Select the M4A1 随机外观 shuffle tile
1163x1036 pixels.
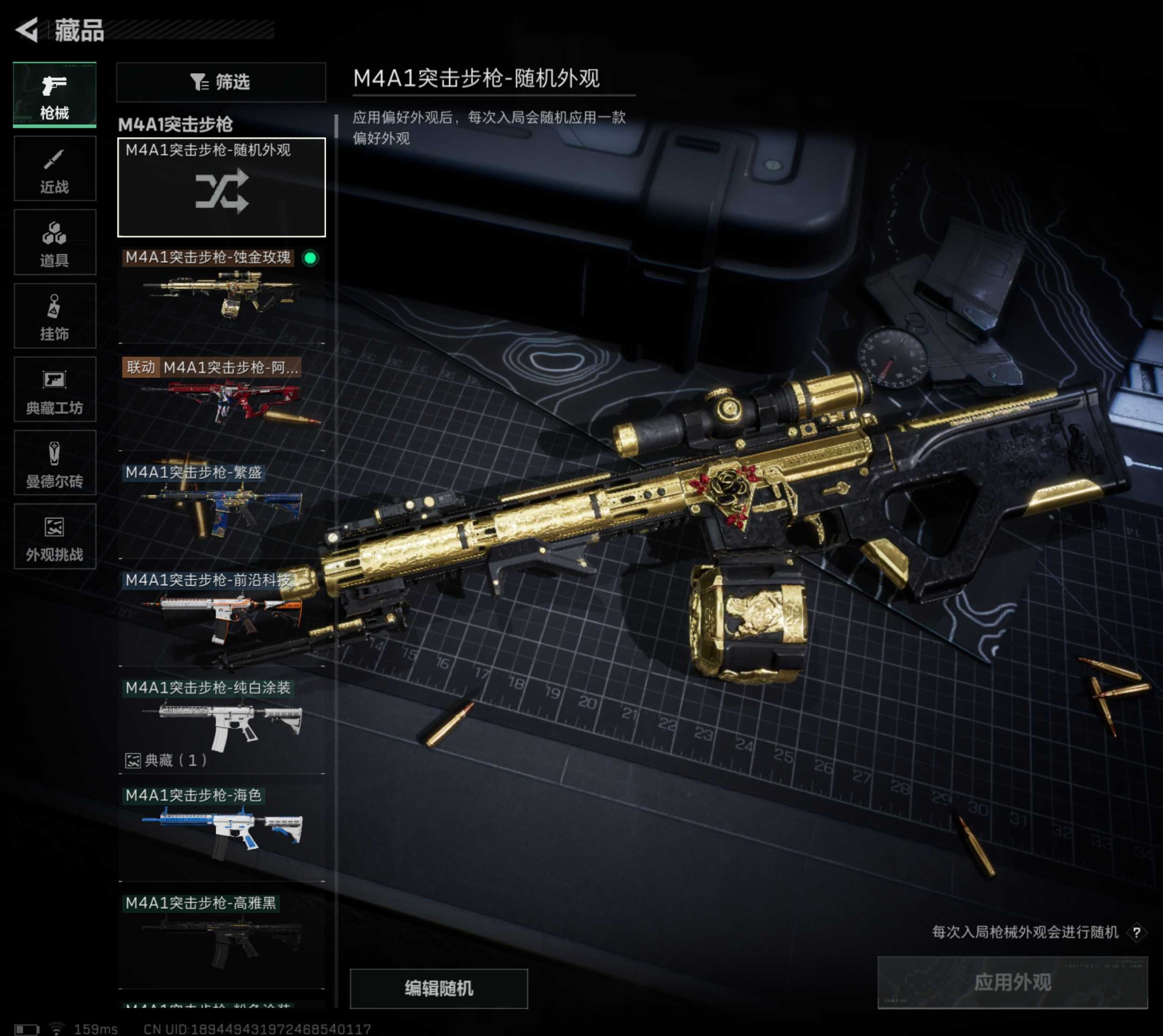click(x=221, y=187)
